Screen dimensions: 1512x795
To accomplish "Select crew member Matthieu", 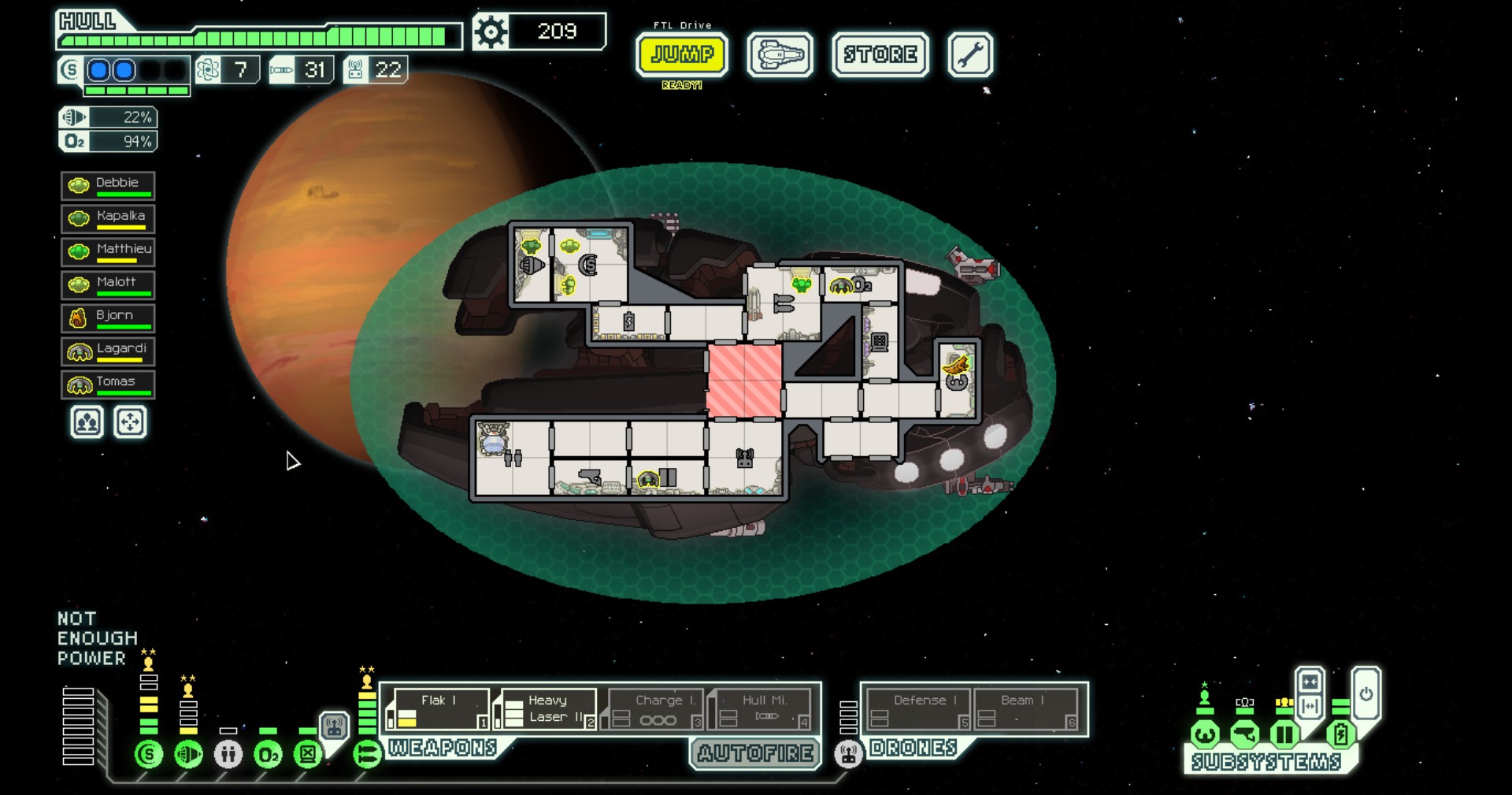I will click(108, 252).
